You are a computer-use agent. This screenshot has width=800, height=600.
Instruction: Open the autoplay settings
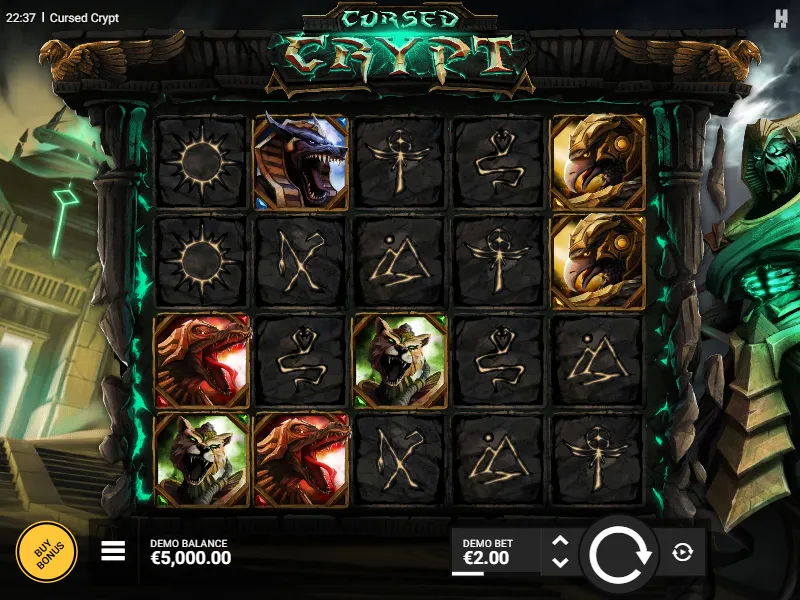(x=683, y=552)
